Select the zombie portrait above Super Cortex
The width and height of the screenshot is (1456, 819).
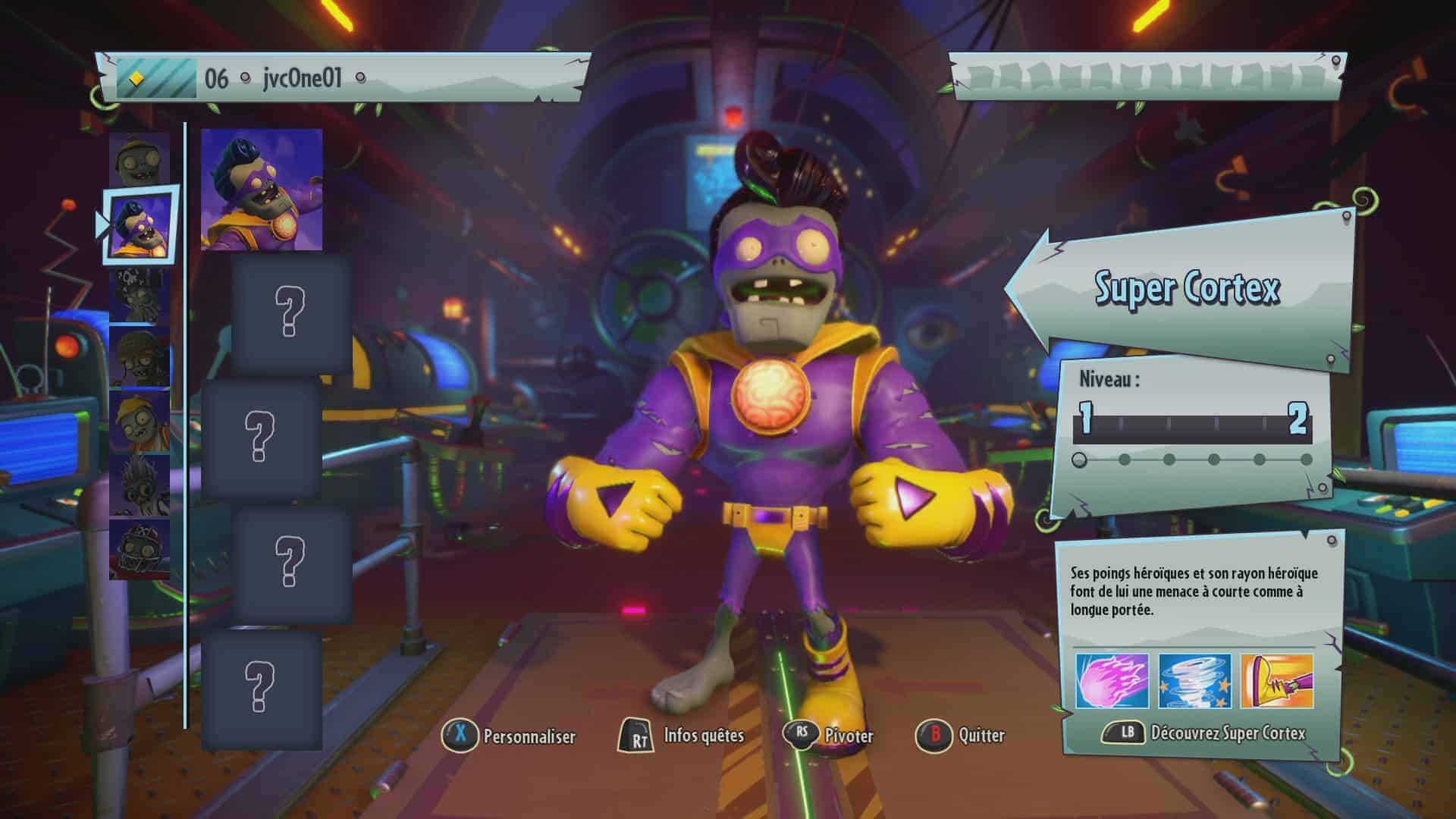(139, 161)
